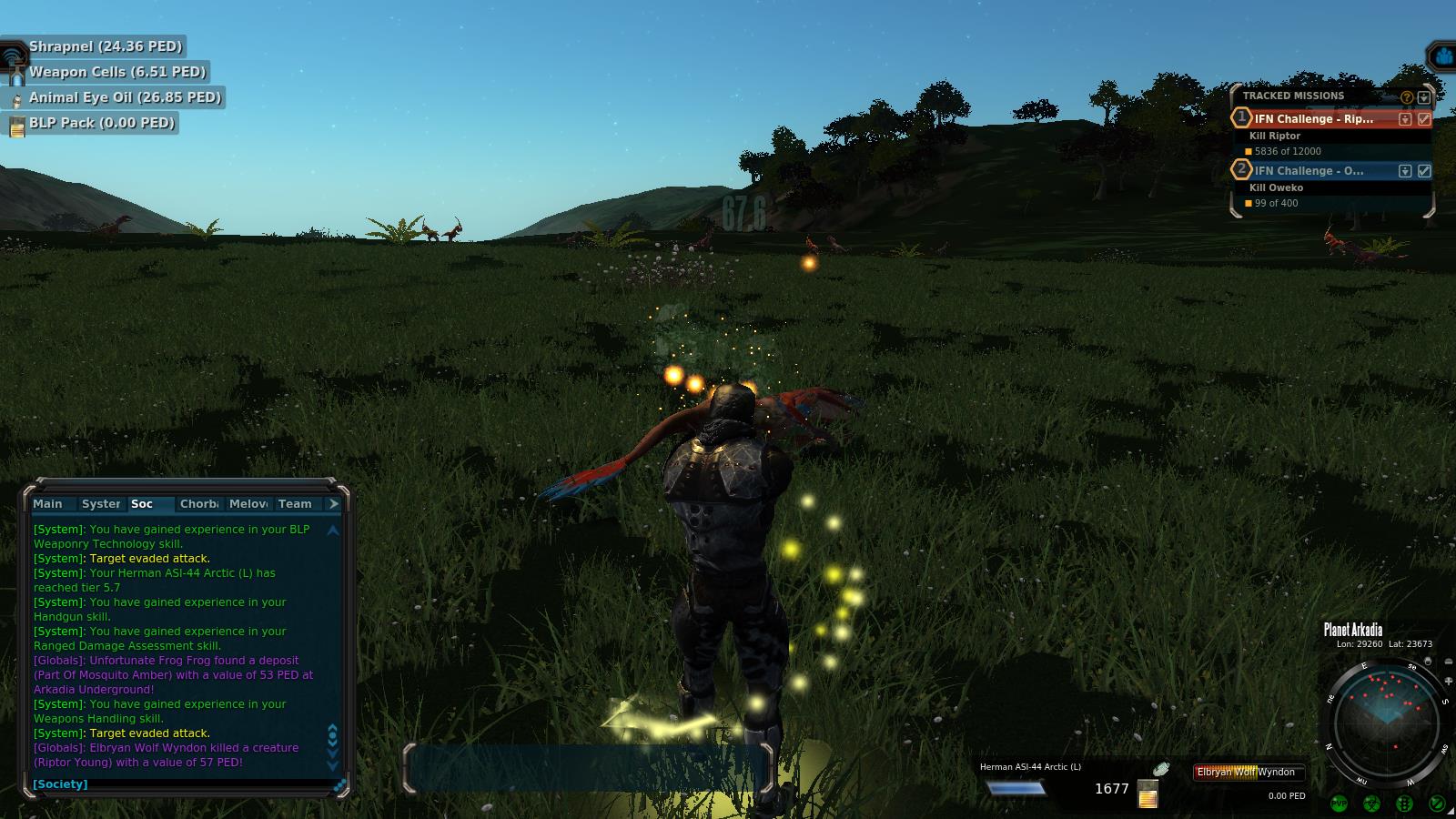Image resolution: width=1456 pixels, height=819 pixels.
Task: Select the IFN Challenge Riptor mission
Action: point(1314,119)
